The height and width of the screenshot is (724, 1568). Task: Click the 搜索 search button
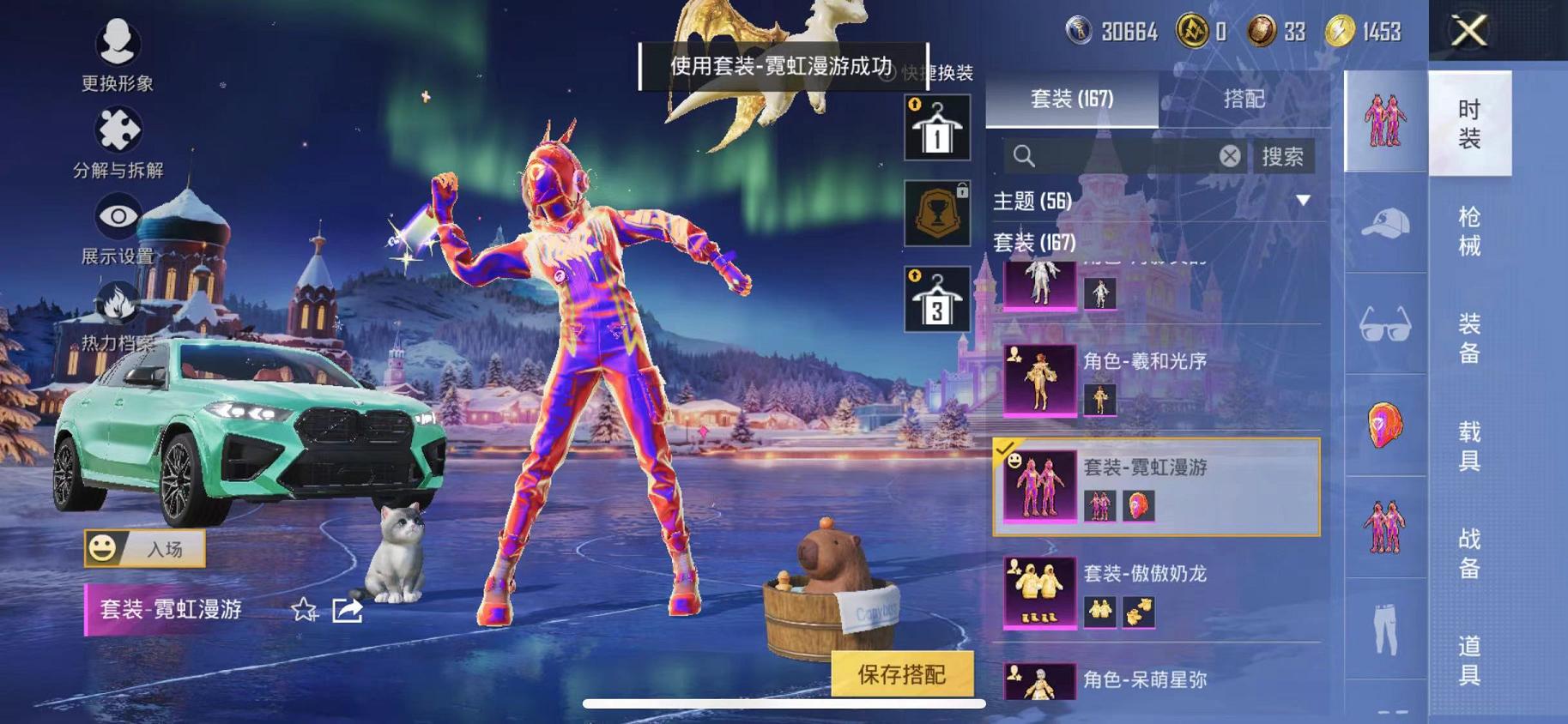(1283, 157)
